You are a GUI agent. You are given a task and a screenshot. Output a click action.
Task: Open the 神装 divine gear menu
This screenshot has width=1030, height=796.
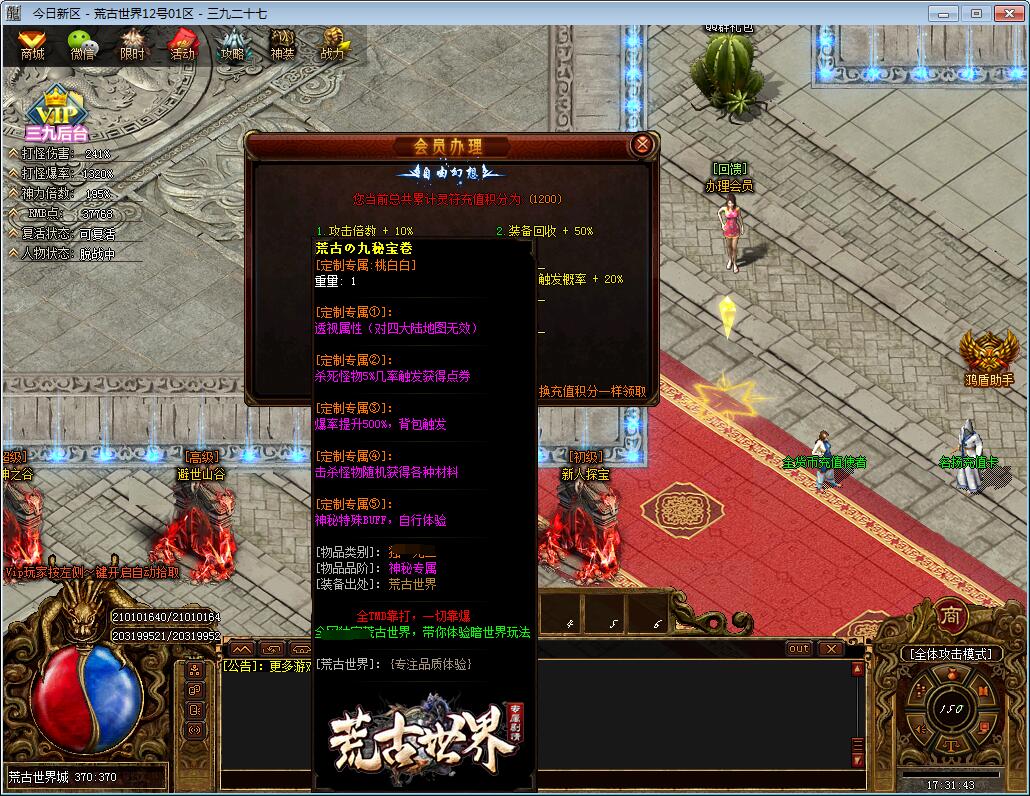pos(282,45)
